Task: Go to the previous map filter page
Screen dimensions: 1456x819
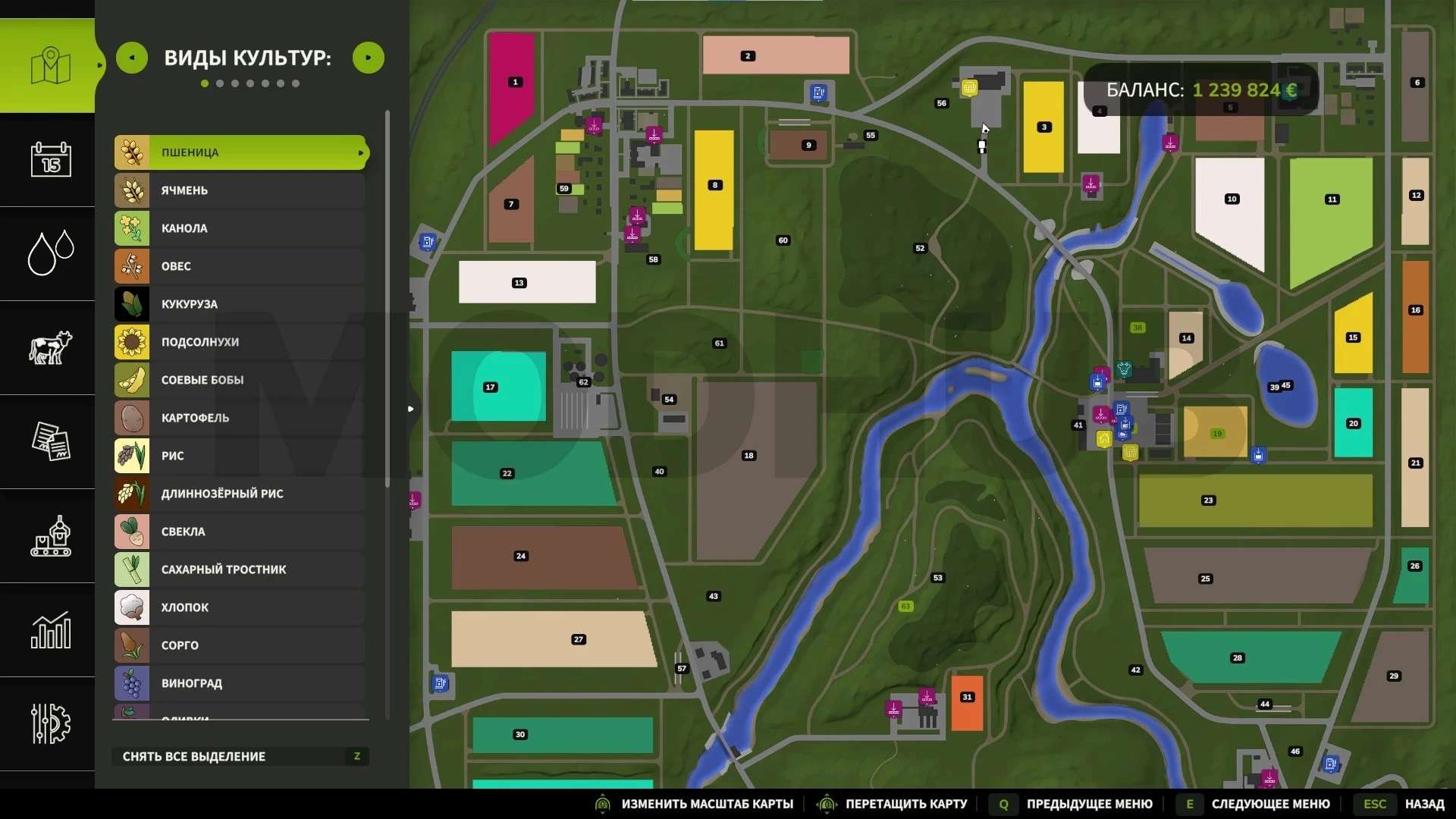Action: [x=132, y=58]
